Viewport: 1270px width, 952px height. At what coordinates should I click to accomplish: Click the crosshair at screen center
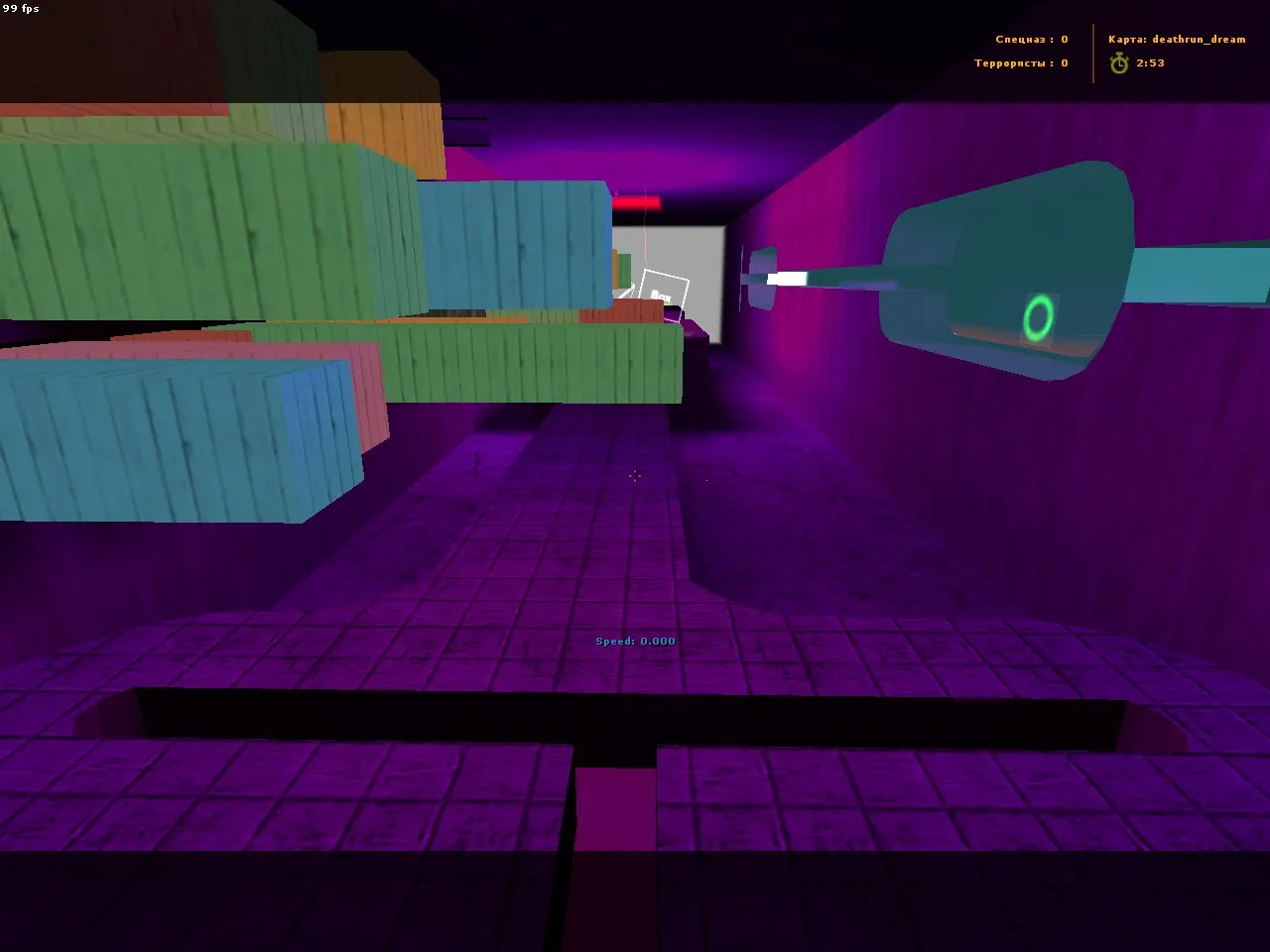click(x=635, y=476)
